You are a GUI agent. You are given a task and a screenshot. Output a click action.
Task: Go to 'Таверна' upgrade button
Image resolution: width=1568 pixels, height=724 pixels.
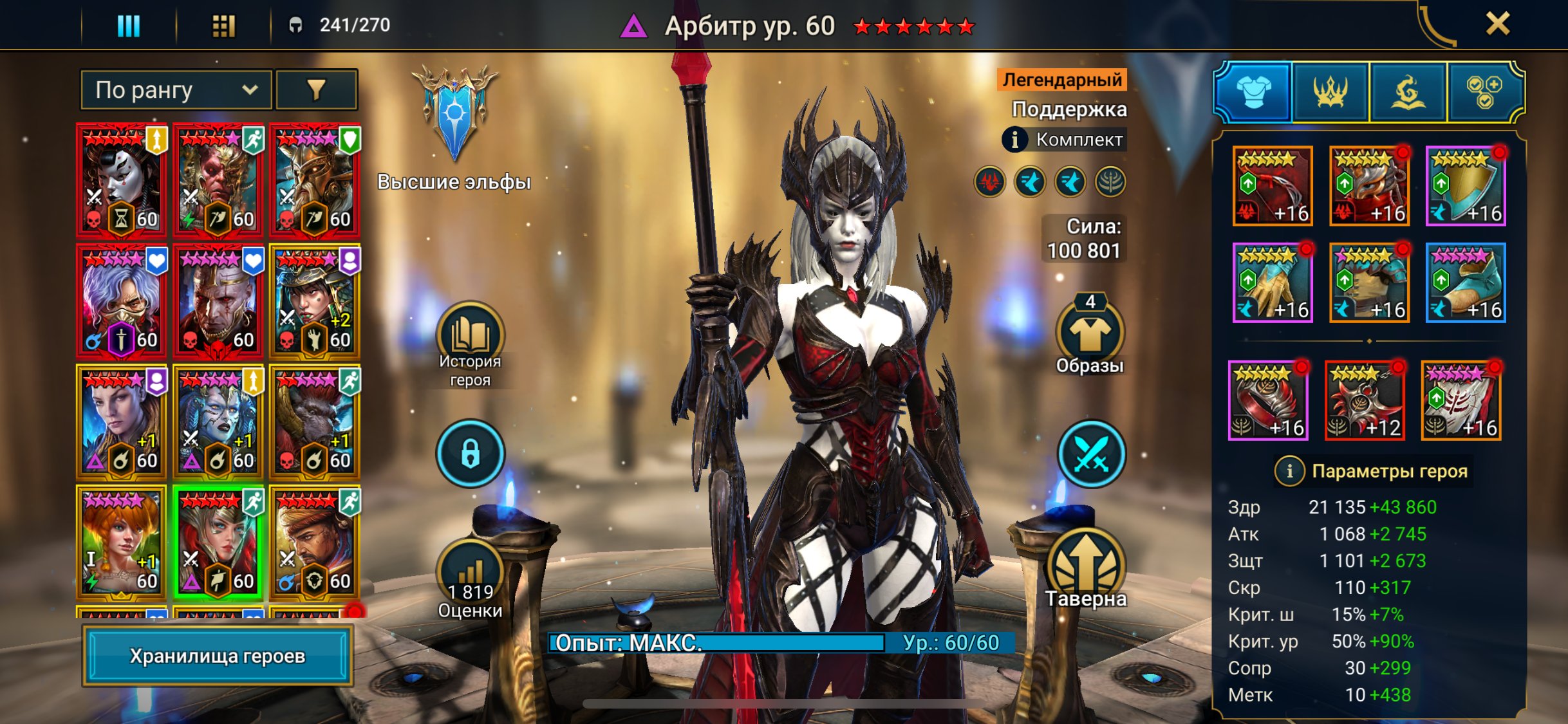(x=1087, y=566)
